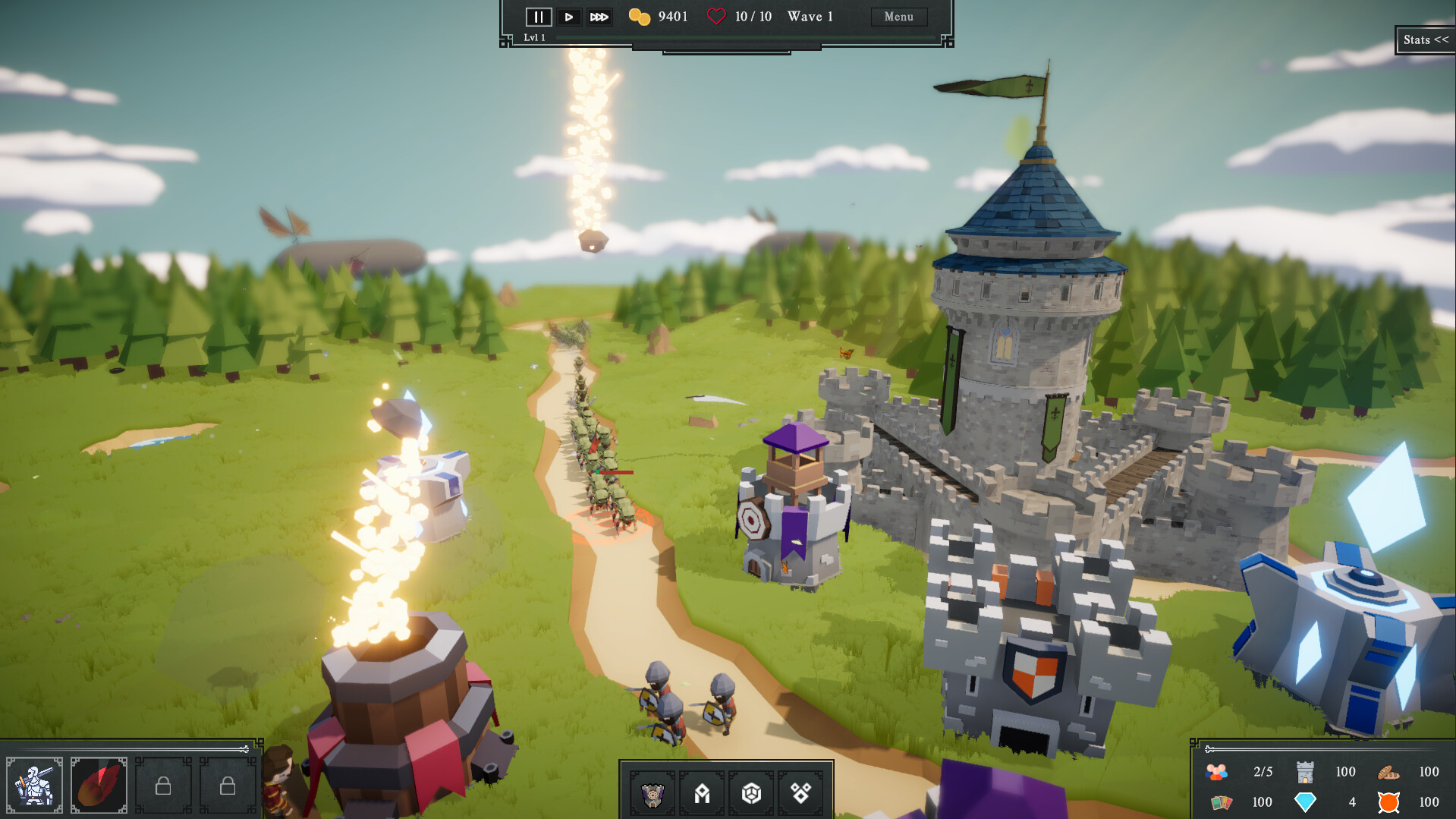Screen dimensions: 1456x819
Task: Switch to fast-forward speed
Action: tap(599, 17)
